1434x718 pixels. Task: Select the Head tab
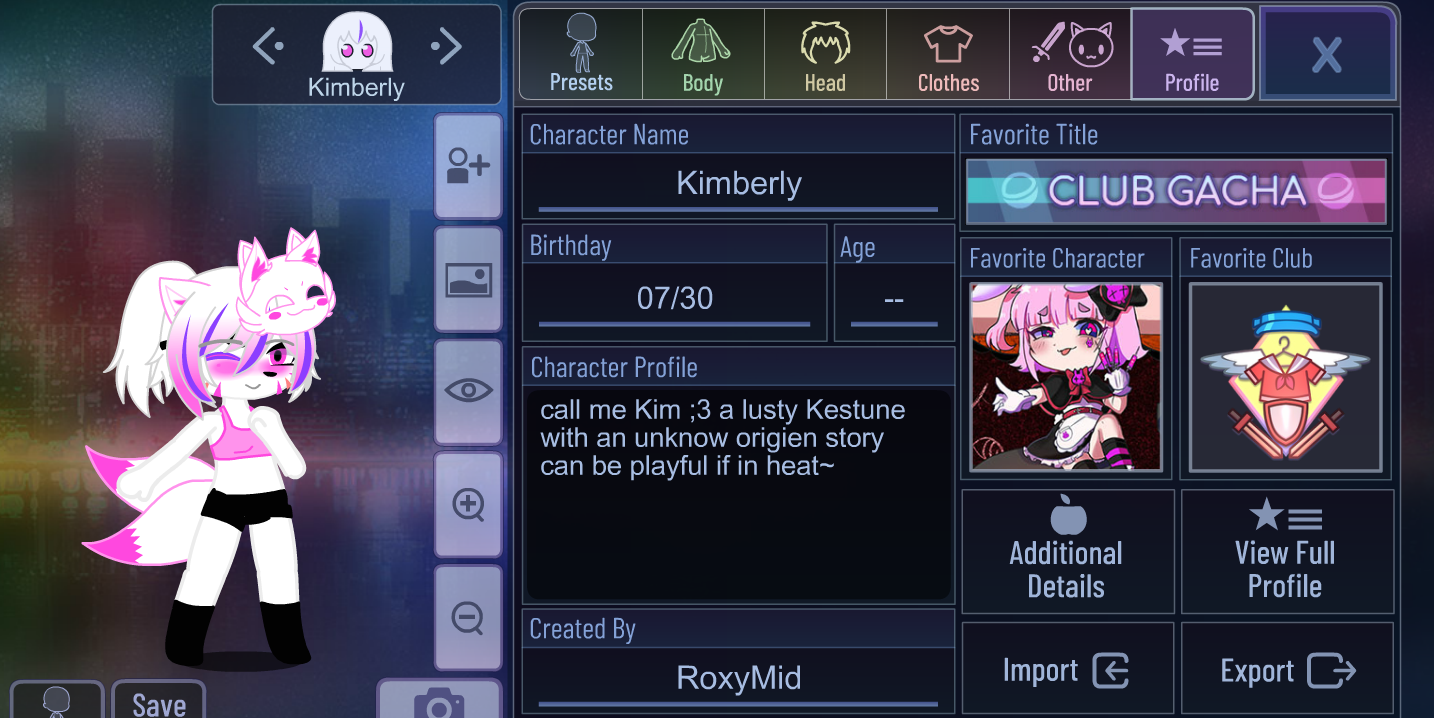click(825, 55)
